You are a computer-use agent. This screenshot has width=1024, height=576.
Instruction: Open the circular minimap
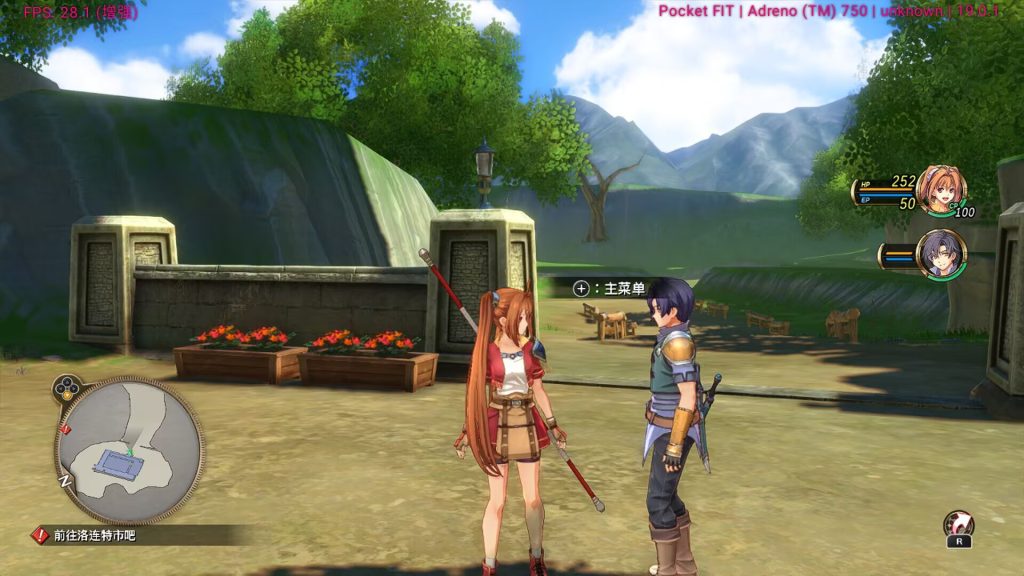pyautogui.click(x=128, y=452)
